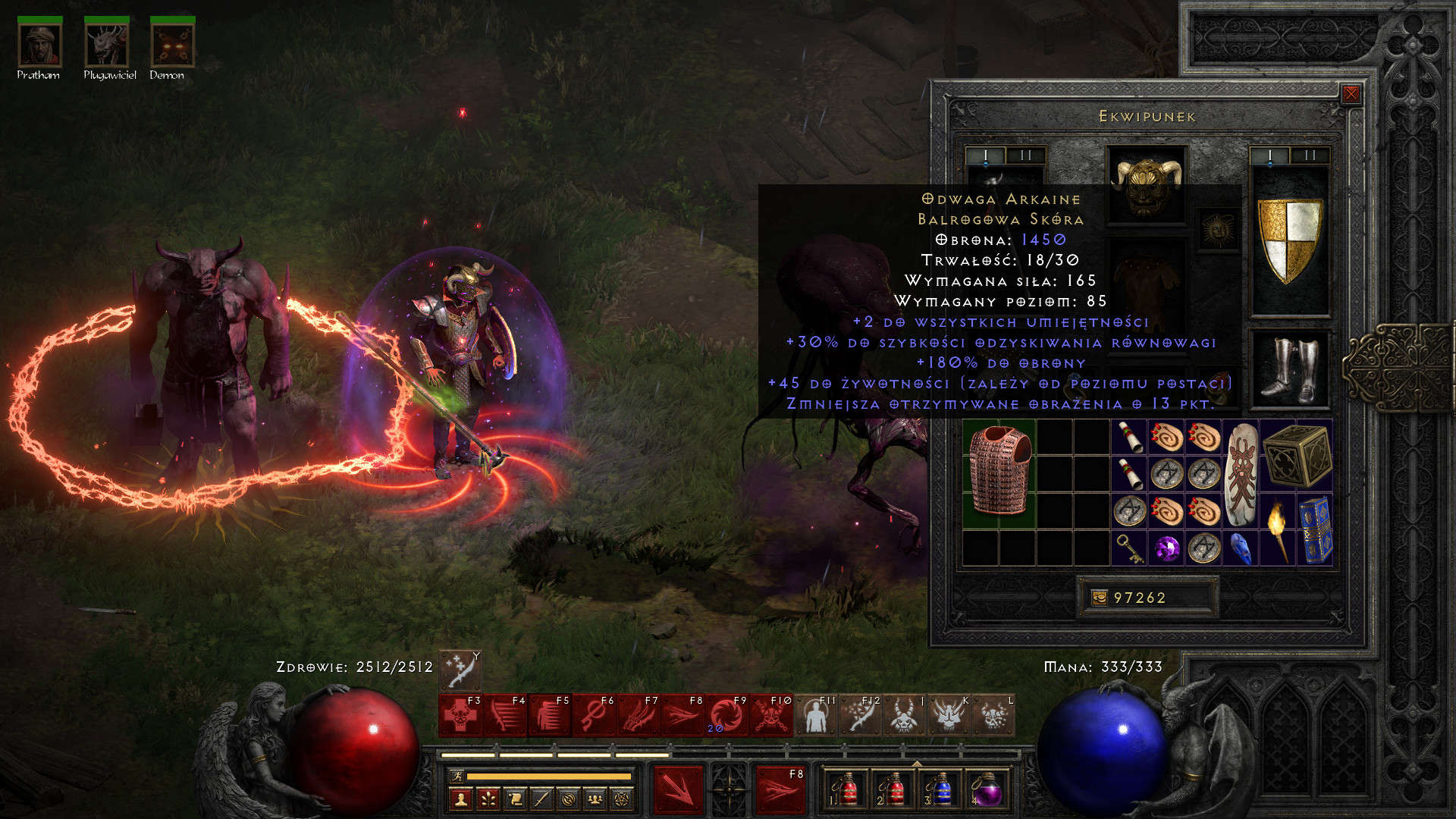
Task: Use the blue mana potion in belt
Action: pyautogui.click(x=939, y=790)
